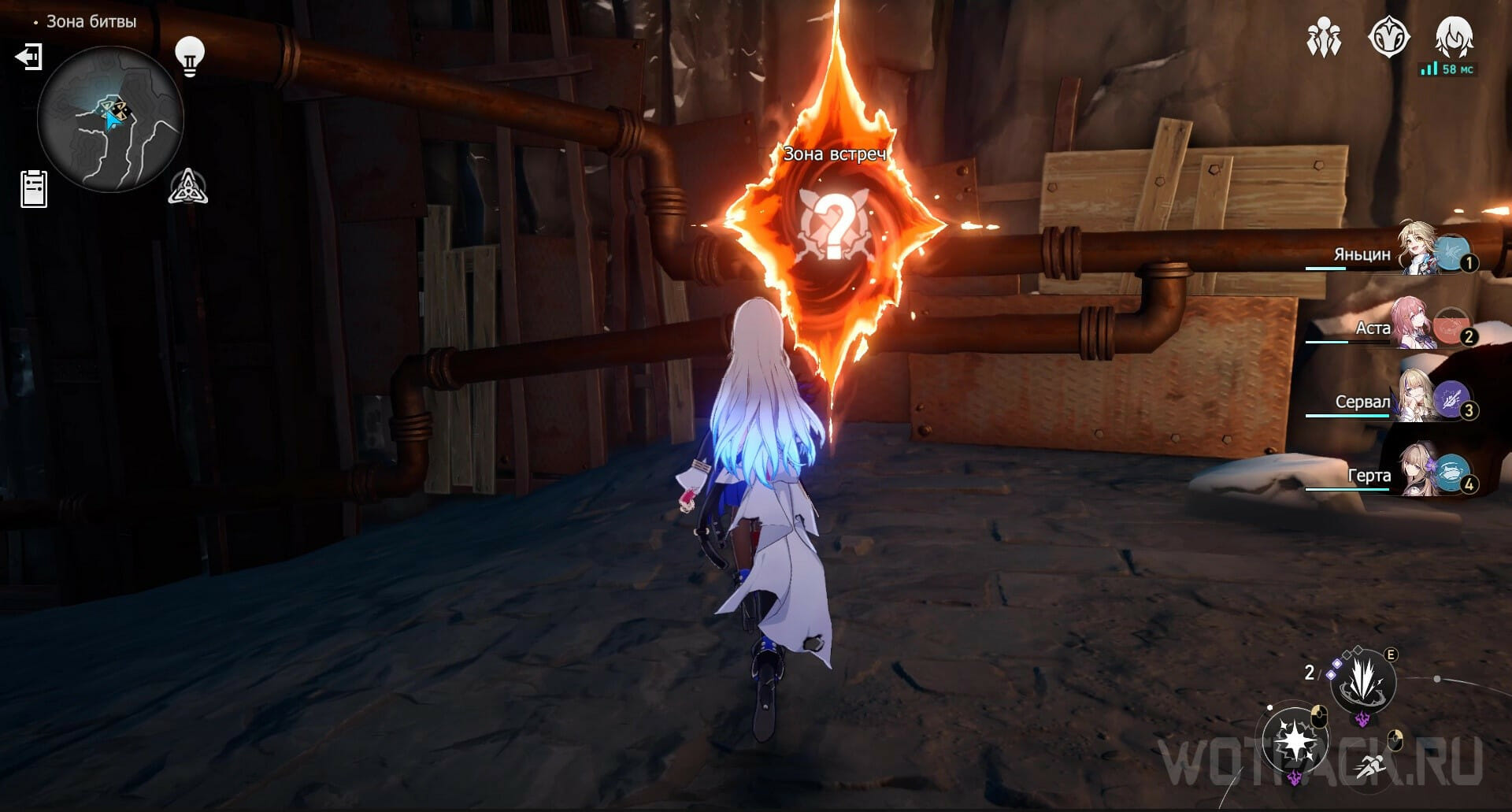Screen dimensions: 1512x812
Task: Activate the technique burst ability icon
Action: pyautogui.click(x=1362, y=680)
